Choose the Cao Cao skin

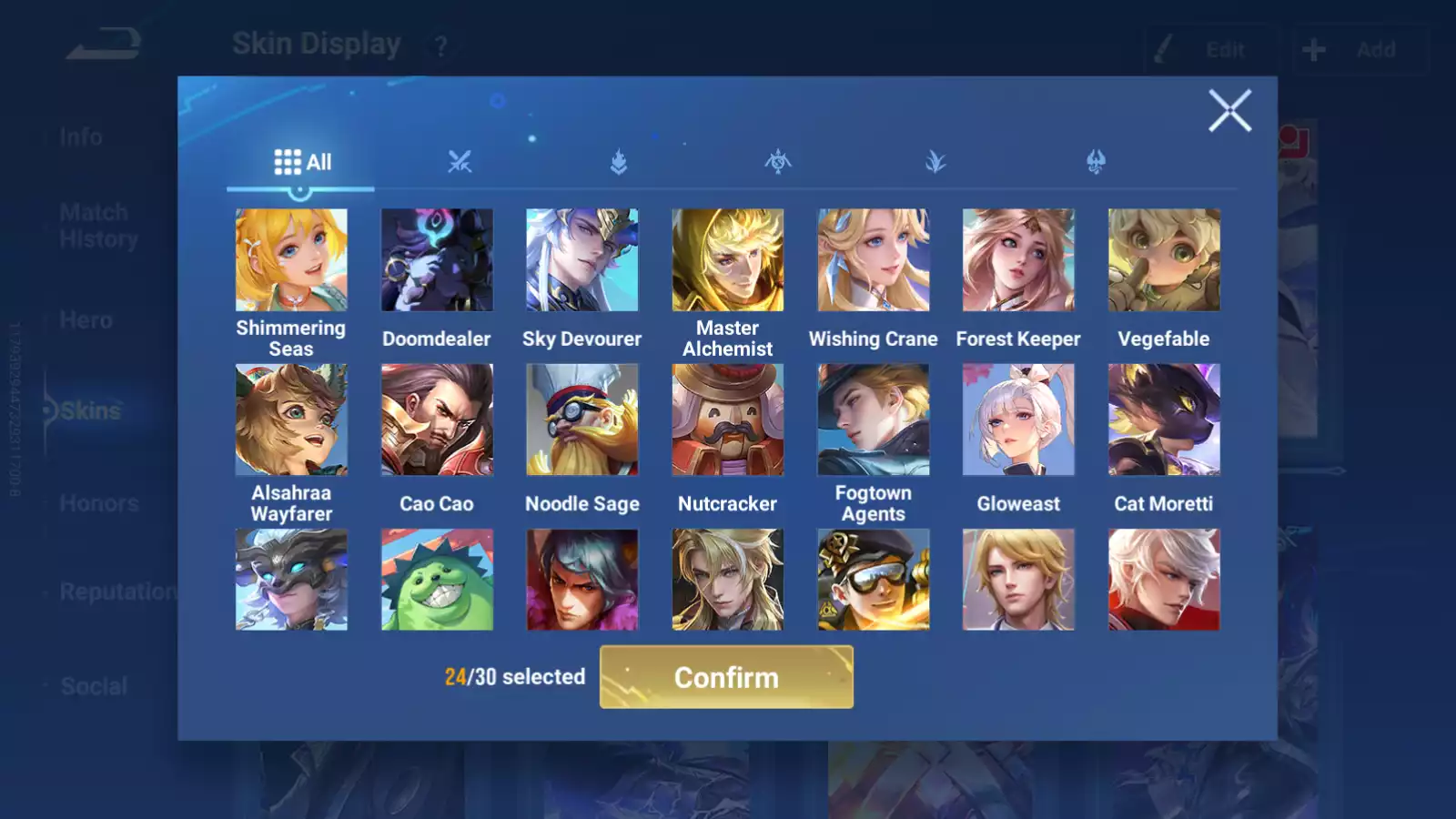pyautogui.click(x=437, y=420)
